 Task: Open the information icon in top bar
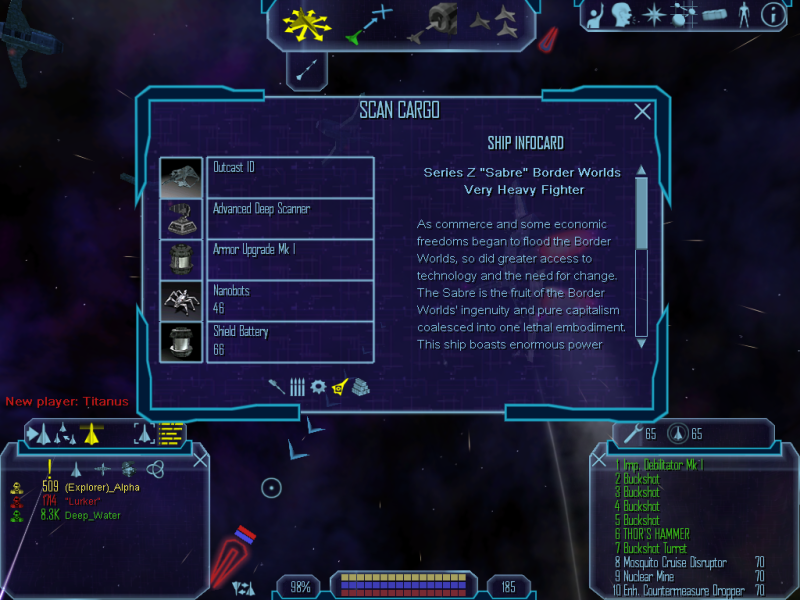pyautogui.click(x=772, y=15)
